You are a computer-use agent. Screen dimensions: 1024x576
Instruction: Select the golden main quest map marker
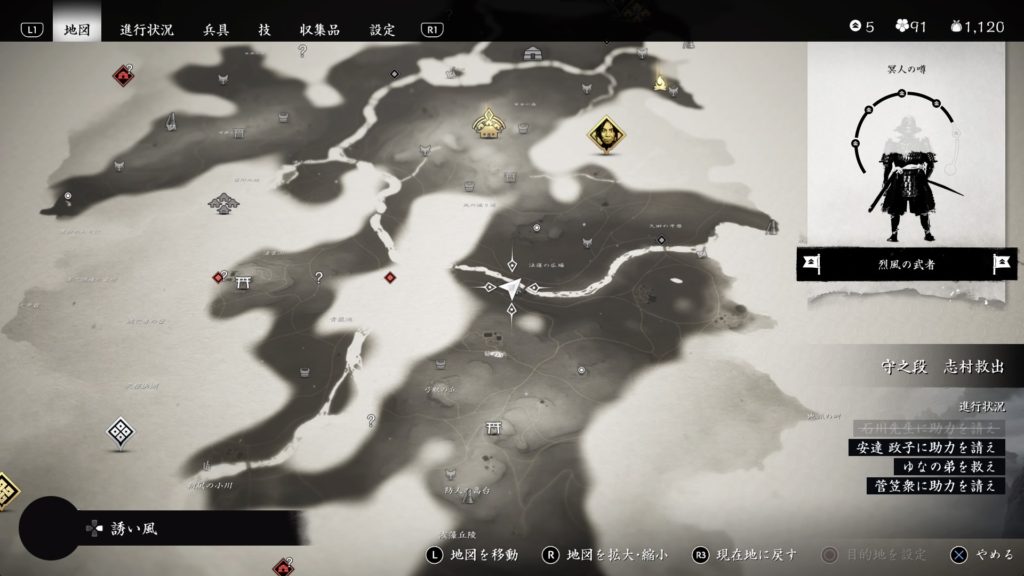point(489,123)
